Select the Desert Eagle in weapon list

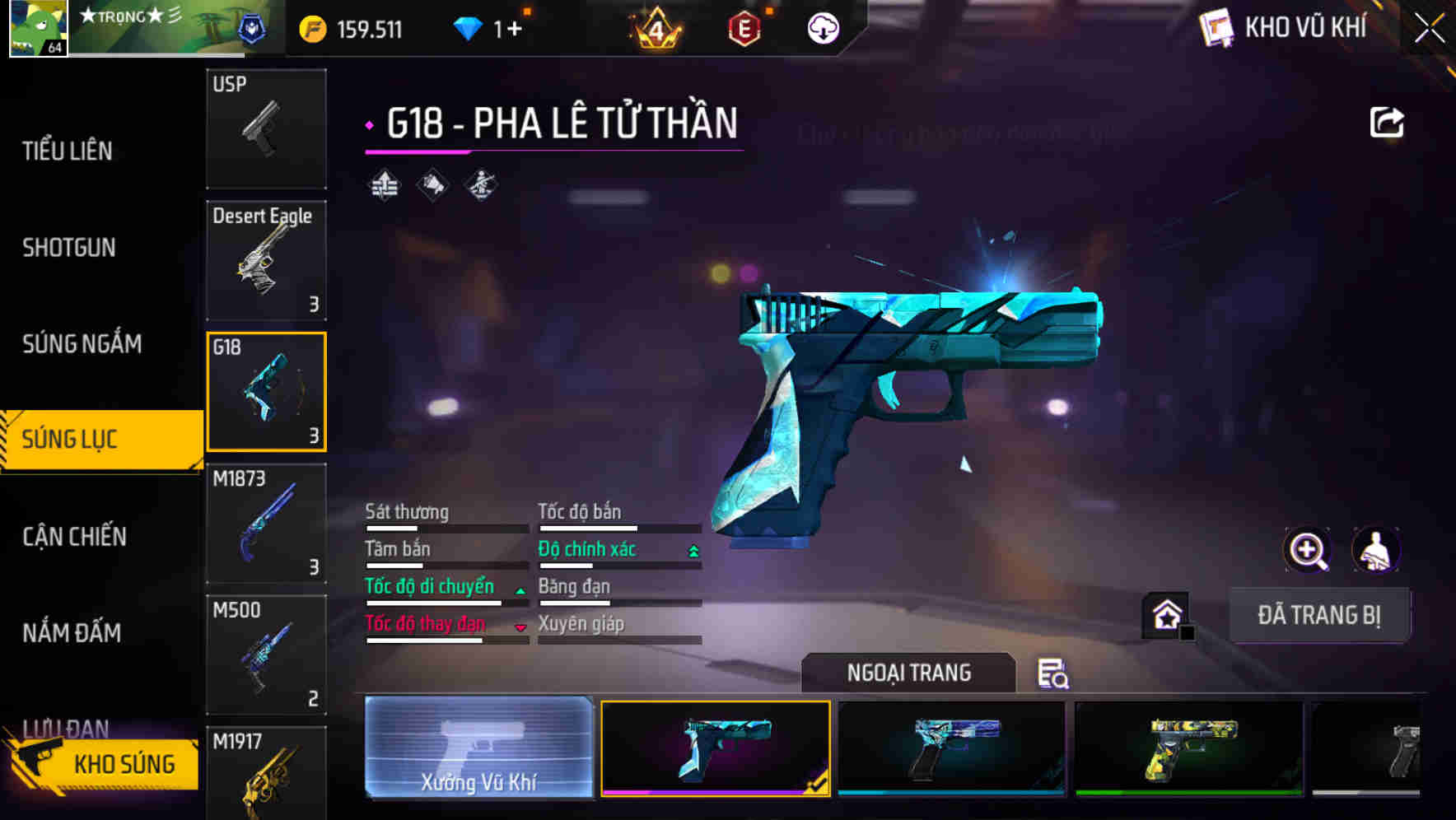coord(265,259)
